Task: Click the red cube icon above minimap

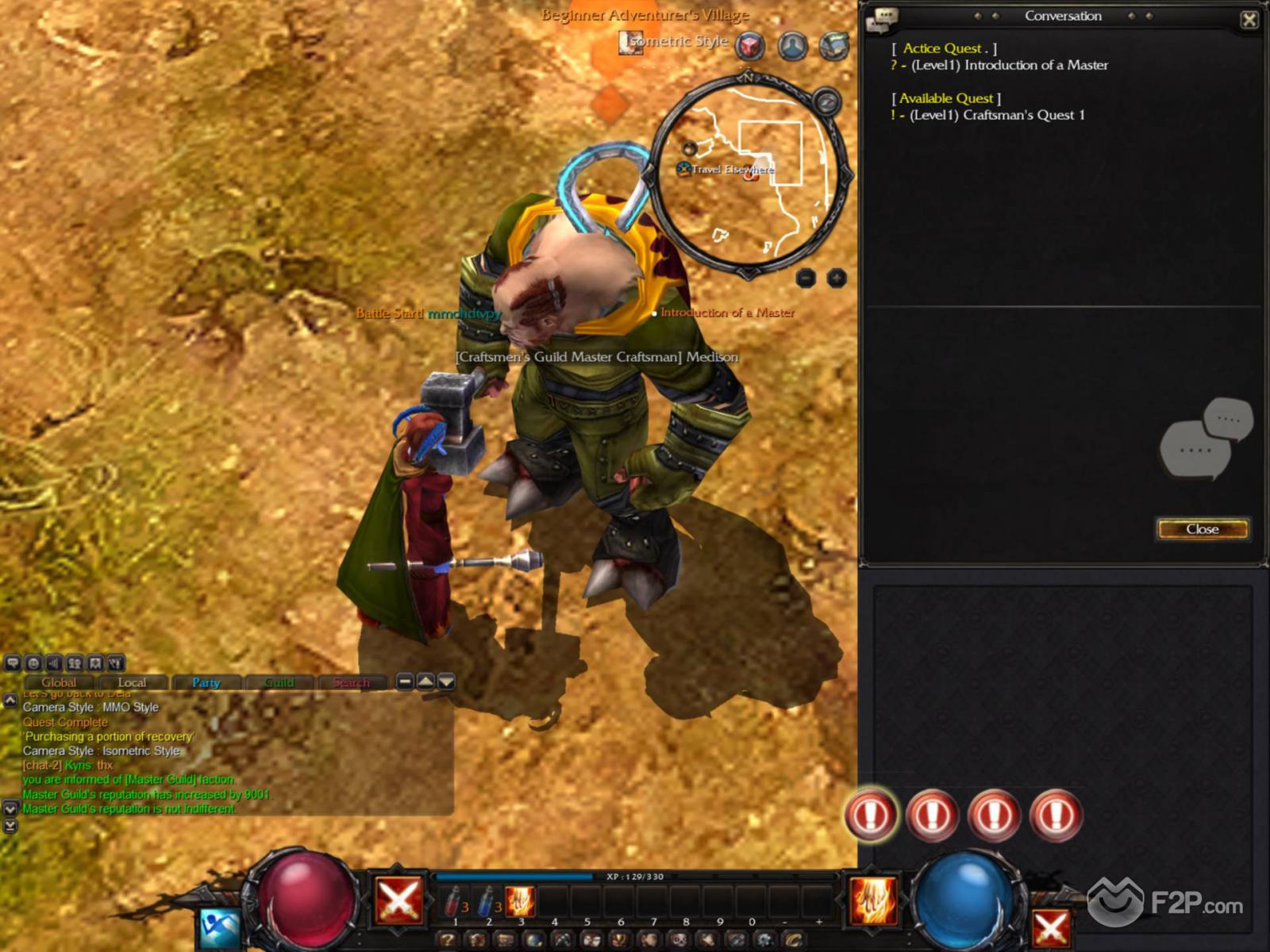Action: point(749,46)
